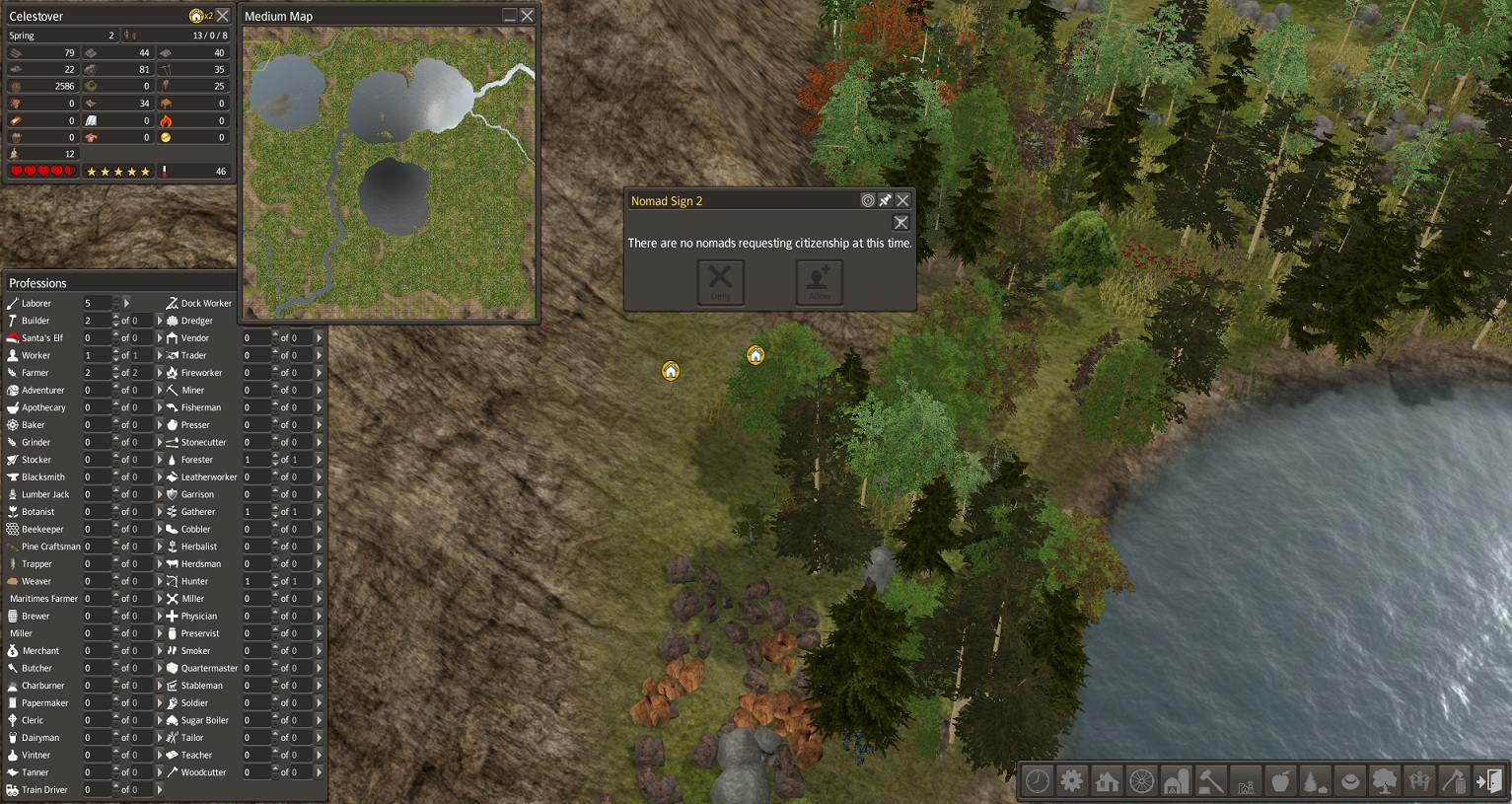Minimize the Medium Map window
The image size is (1512, 804).
coord(509,16)
